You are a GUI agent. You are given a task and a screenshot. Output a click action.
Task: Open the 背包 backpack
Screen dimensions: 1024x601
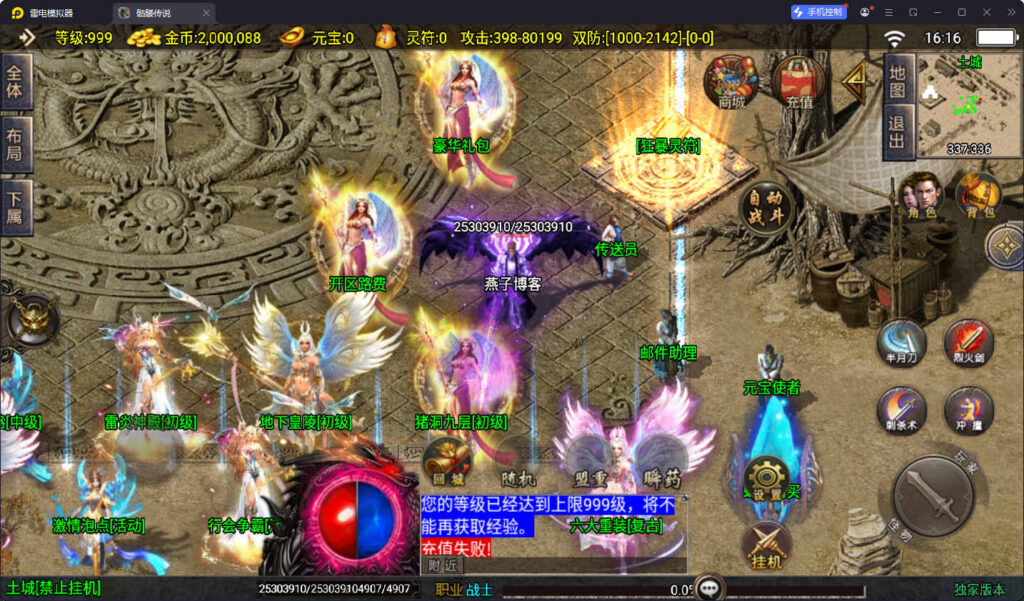(x=979, y=194)
